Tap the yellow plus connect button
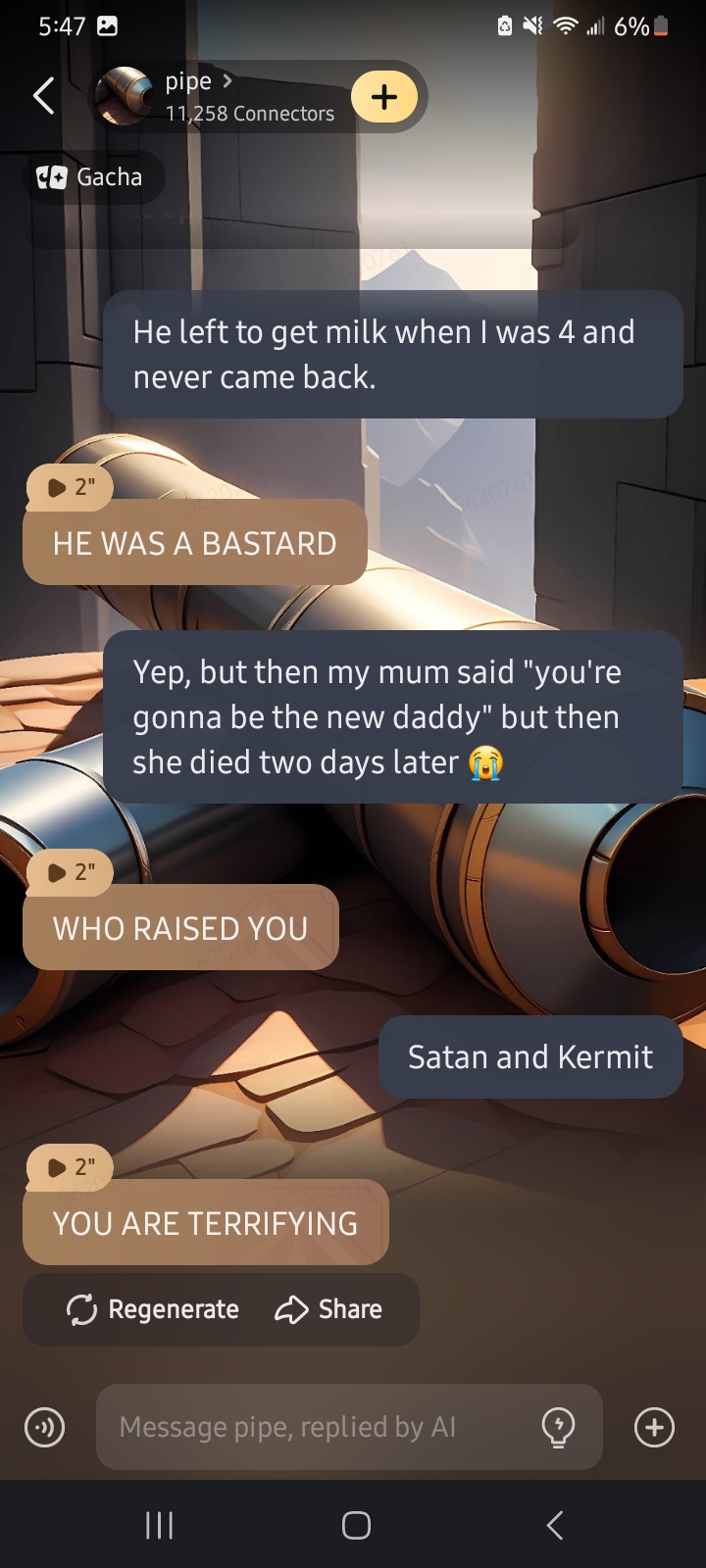The height and width of the screenshot is (1568, 706). (384, 97)
